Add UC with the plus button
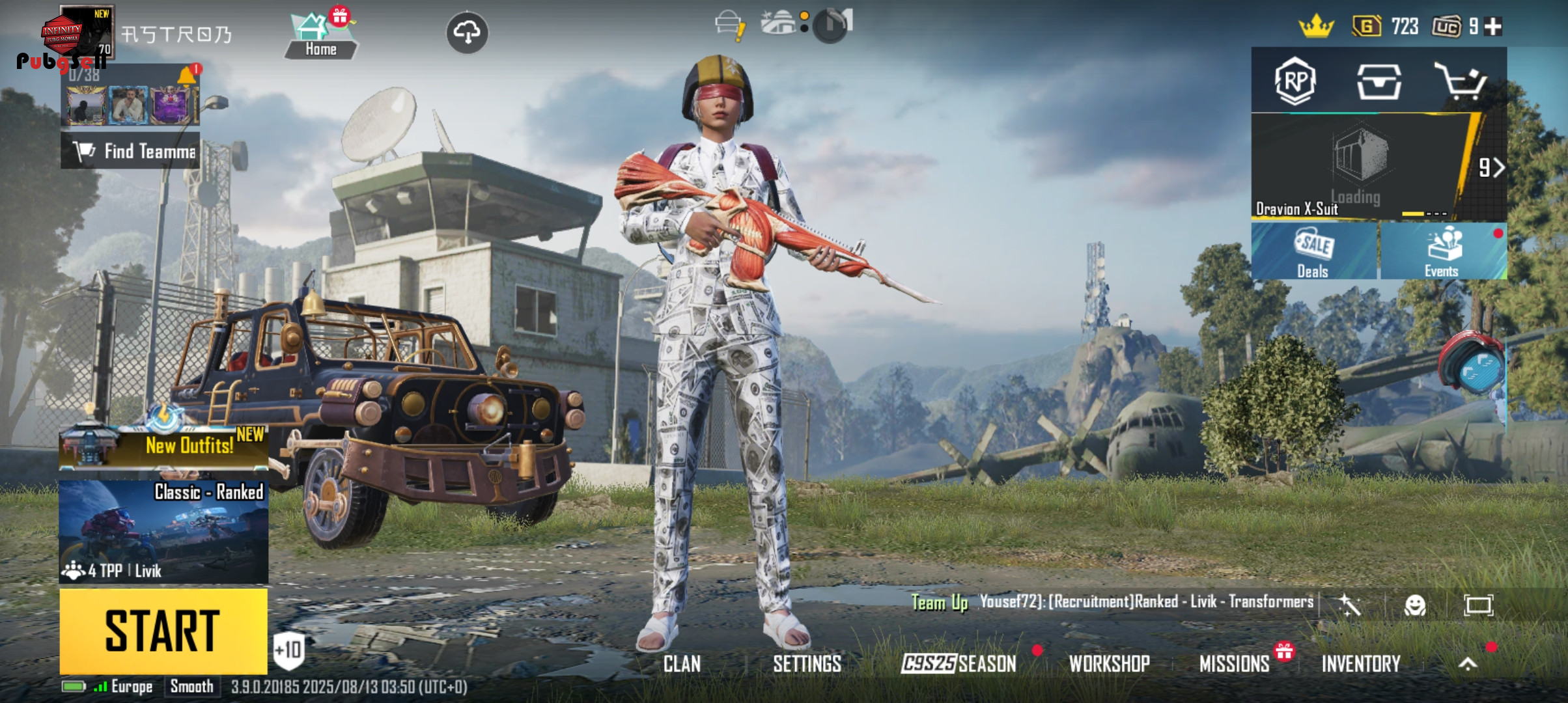1568x703 pixels. 1494,27
